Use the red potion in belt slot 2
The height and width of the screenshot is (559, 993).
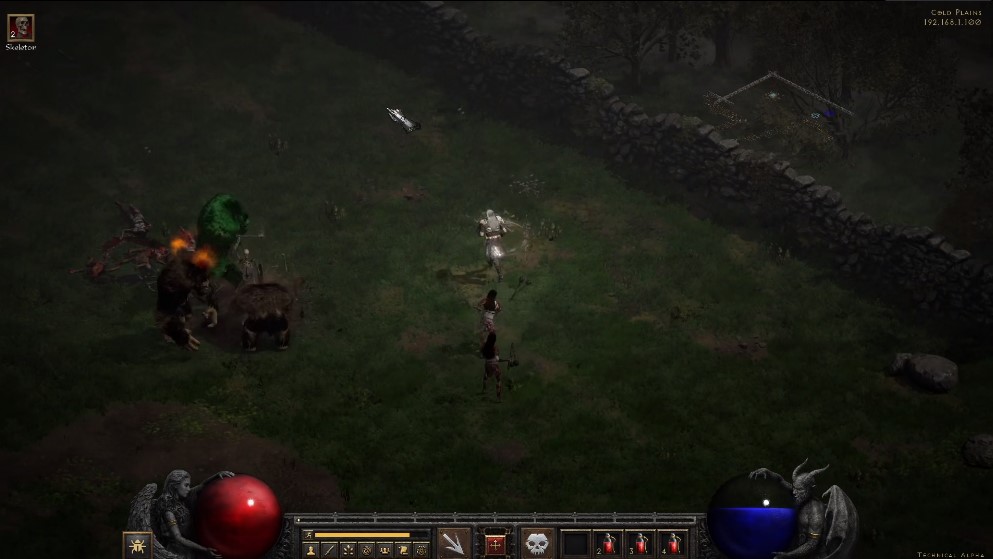(x=608, y=544)
